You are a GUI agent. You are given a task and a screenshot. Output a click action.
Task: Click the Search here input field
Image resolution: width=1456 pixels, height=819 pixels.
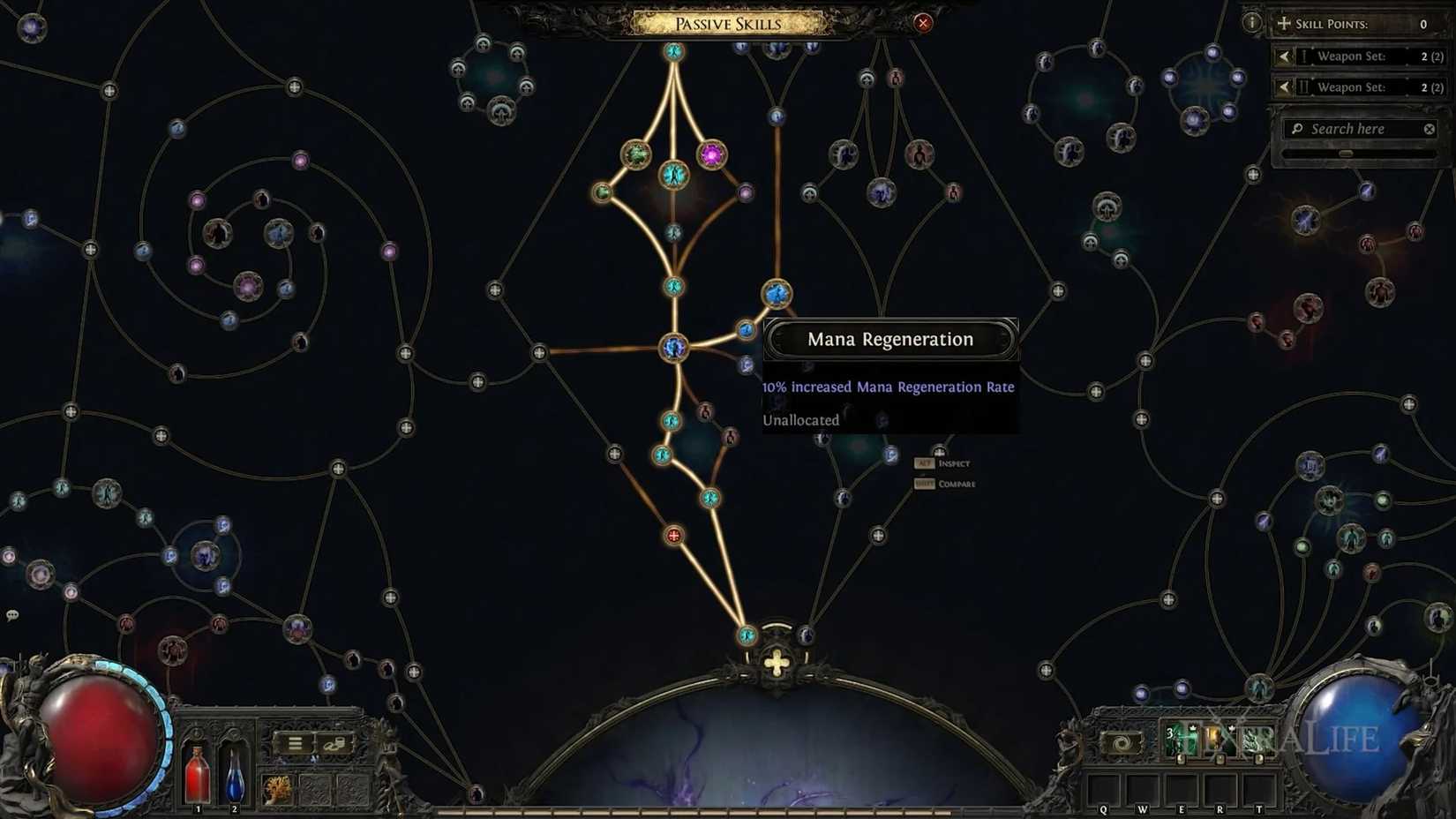(x=1355, y=129)
